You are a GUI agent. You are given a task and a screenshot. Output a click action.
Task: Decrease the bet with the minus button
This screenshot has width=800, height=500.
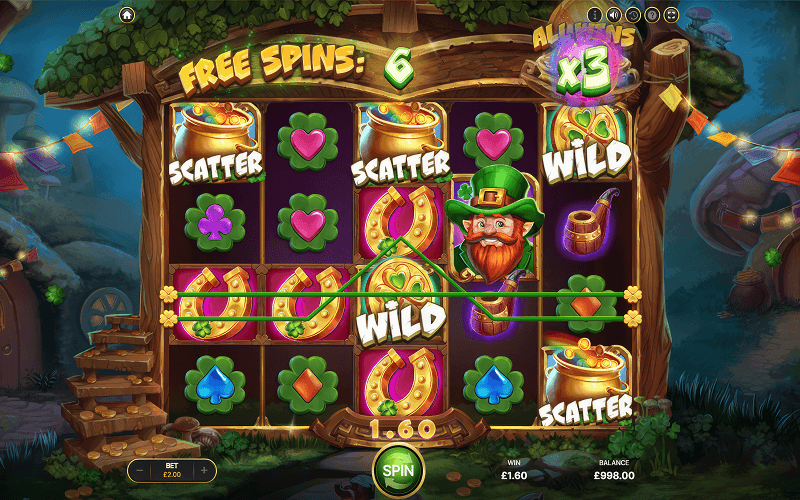[140, 470]
